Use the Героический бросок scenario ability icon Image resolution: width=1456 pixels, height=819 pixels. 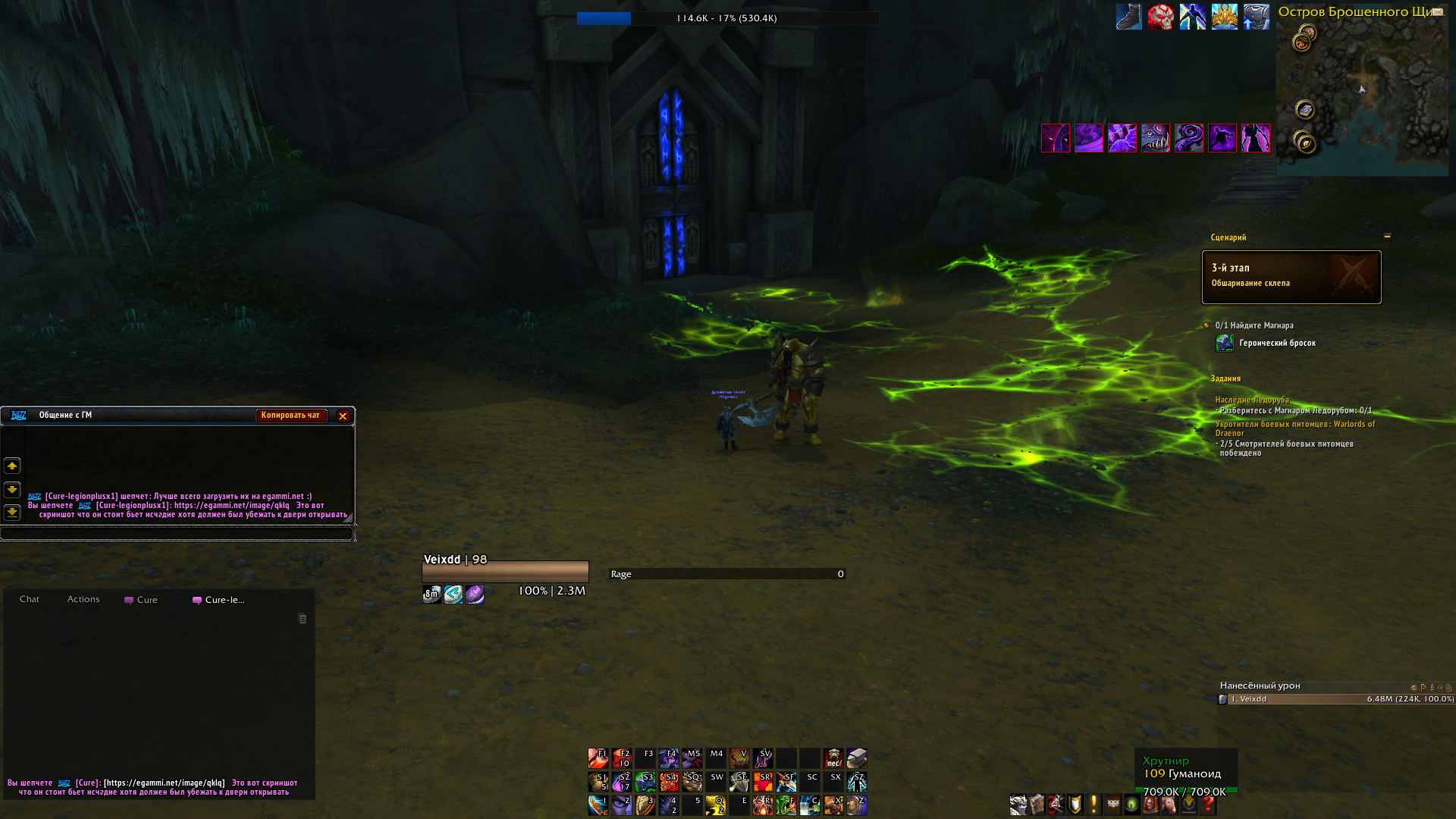tap(1224, 344)
